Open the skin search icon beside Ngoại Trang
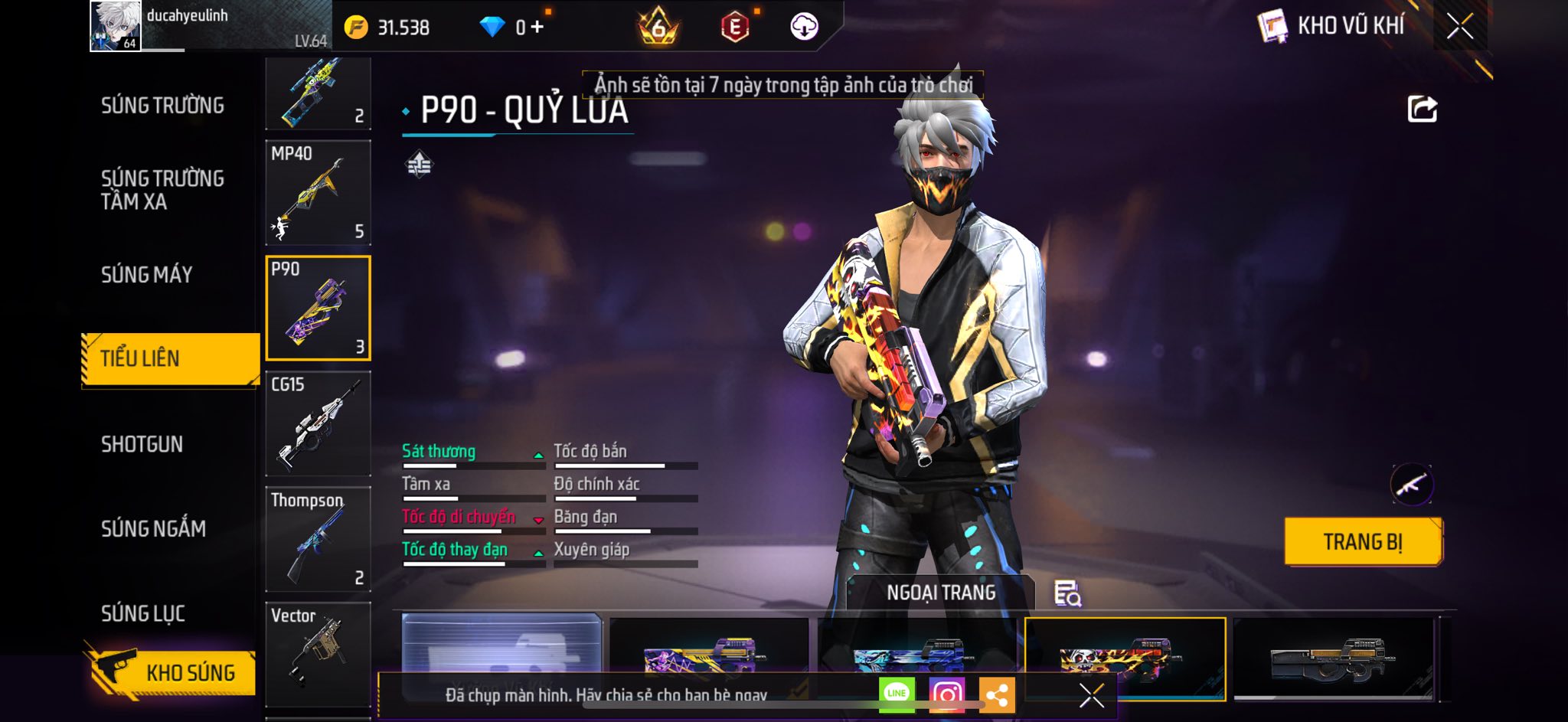The width and height of the screenshot is (1568, 722). [1067, 593]
